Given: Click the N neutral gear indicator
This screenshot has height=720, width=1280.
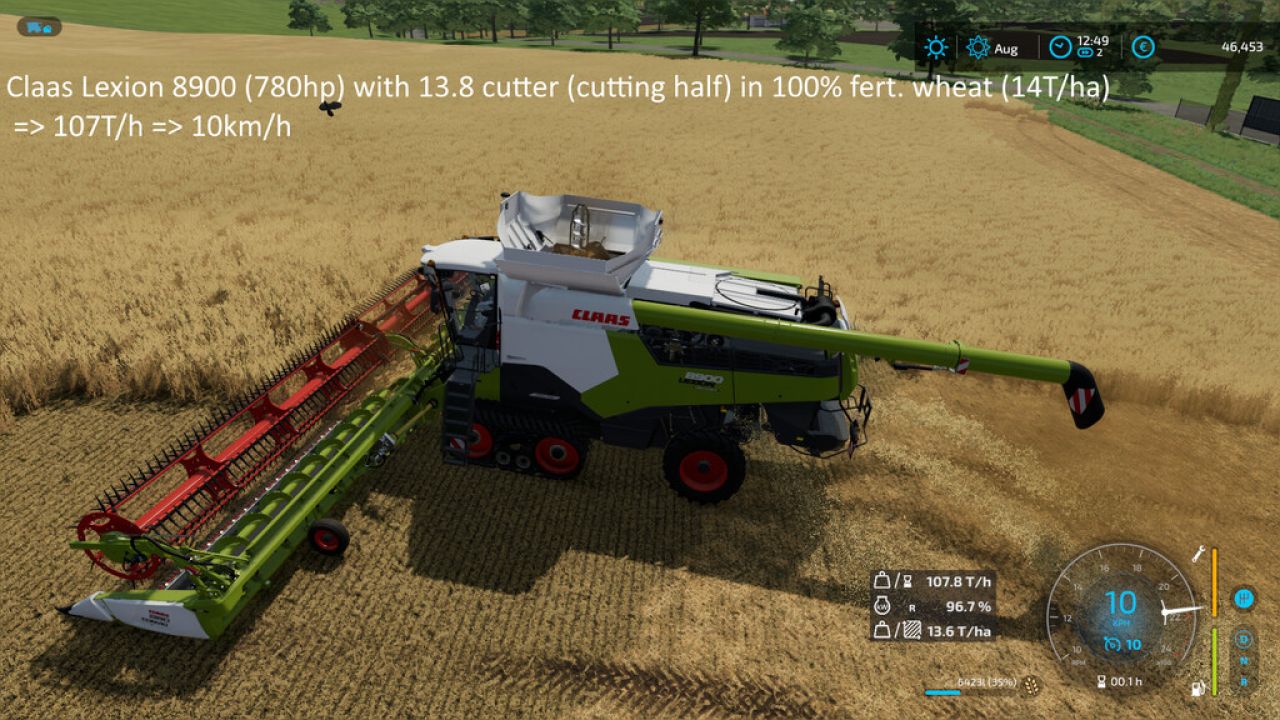Looking at the screenshot, I should 1243,660.
